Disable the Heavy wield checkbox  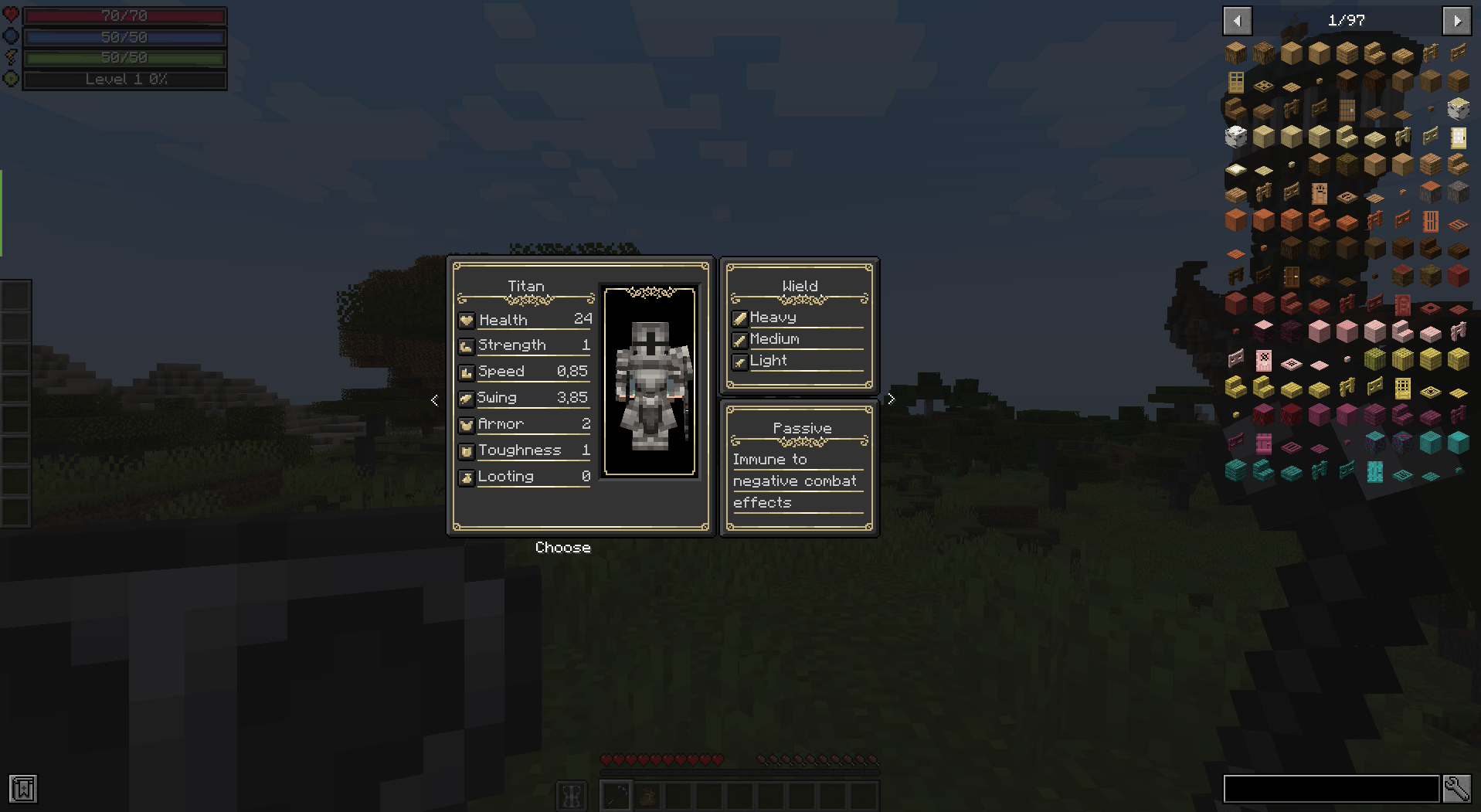[x=740, y=317]
